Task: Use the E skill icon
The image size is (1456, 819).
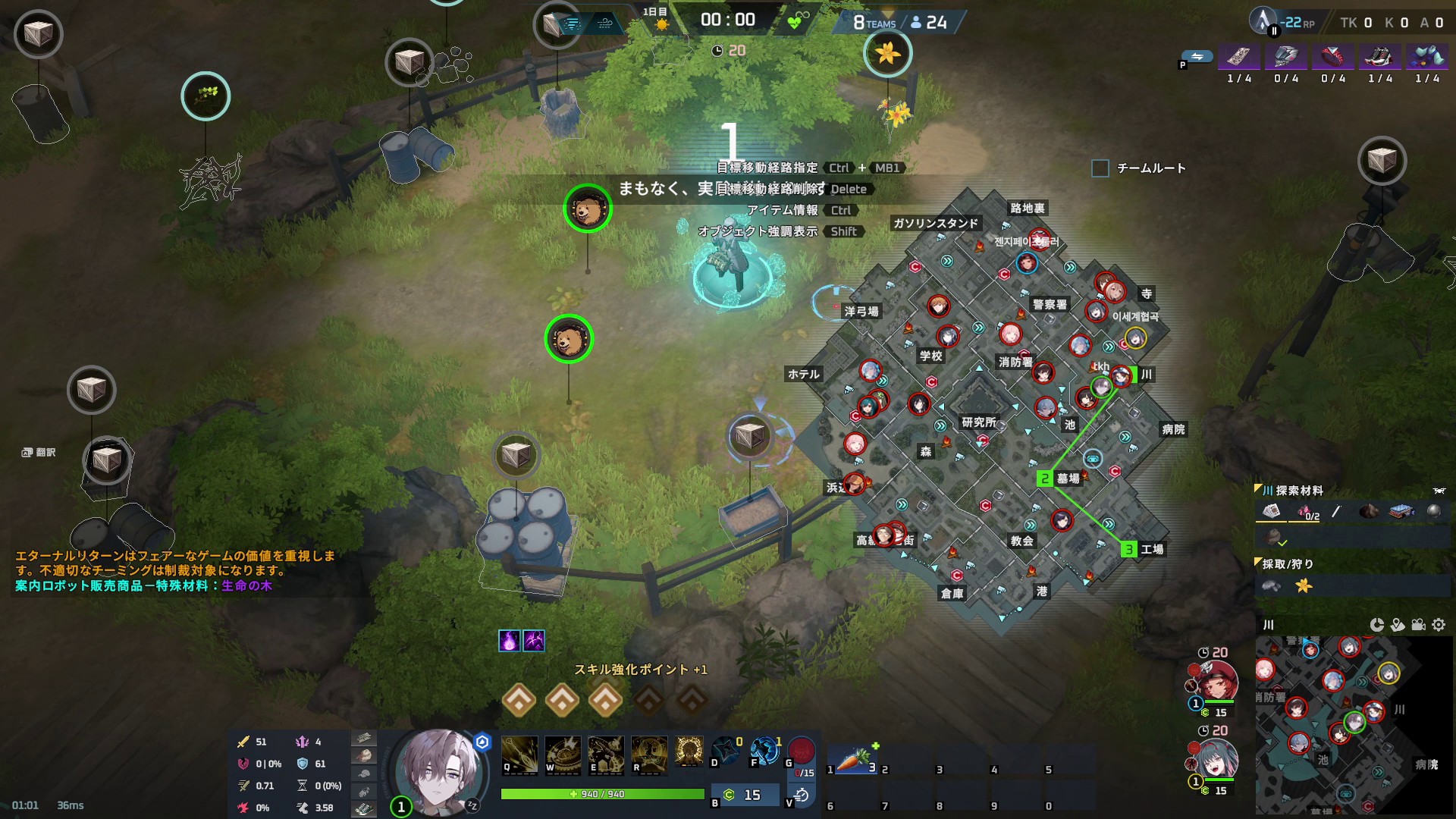Action: [606, 755]
